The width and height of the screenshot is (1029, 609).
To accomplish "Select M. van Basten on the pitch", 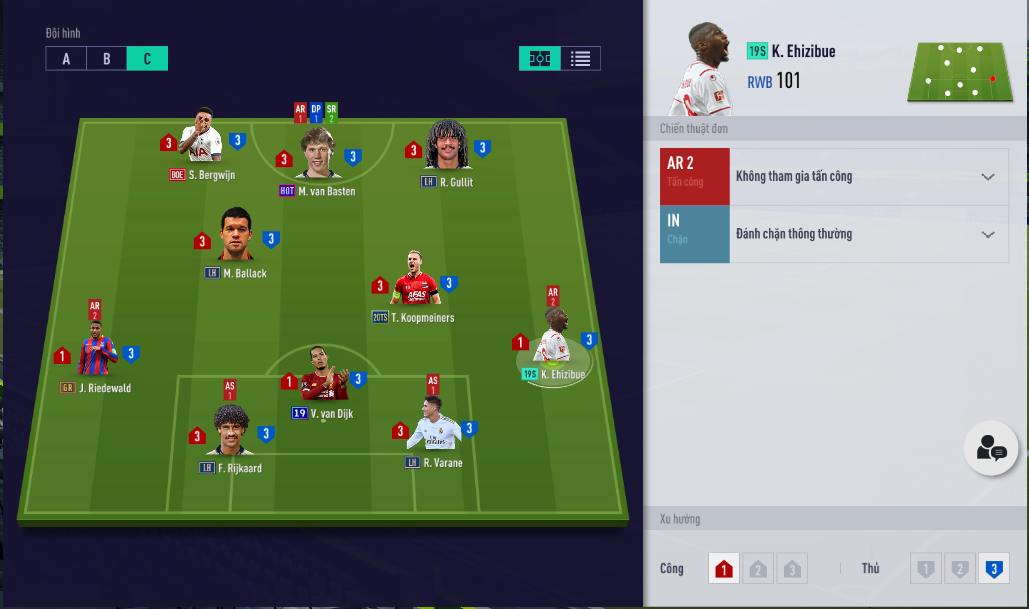I will (318, 155).
